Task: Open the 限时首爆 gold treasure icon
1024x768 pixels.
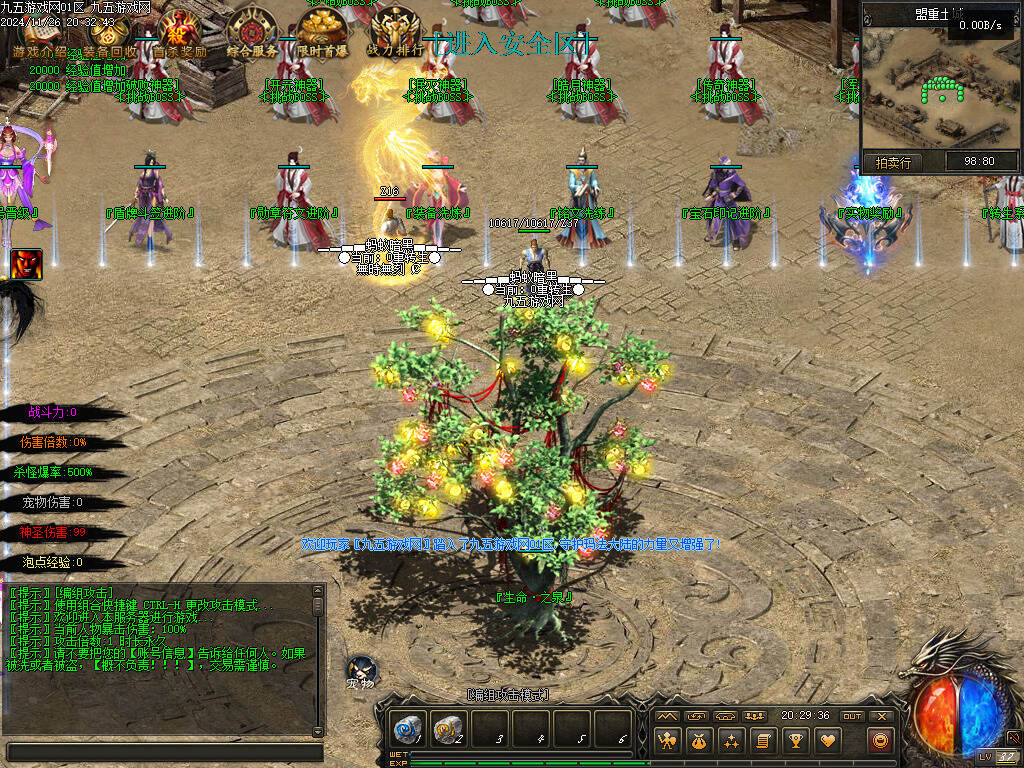Action: [322, 33]
